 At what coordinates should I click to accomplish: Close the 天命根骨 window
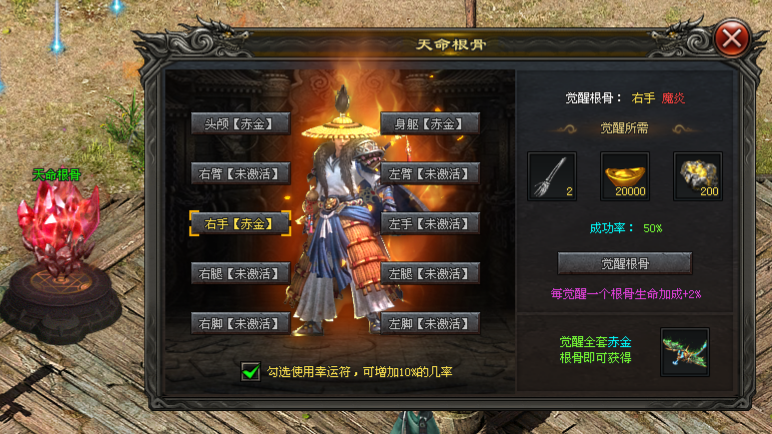tap(733, 39)
